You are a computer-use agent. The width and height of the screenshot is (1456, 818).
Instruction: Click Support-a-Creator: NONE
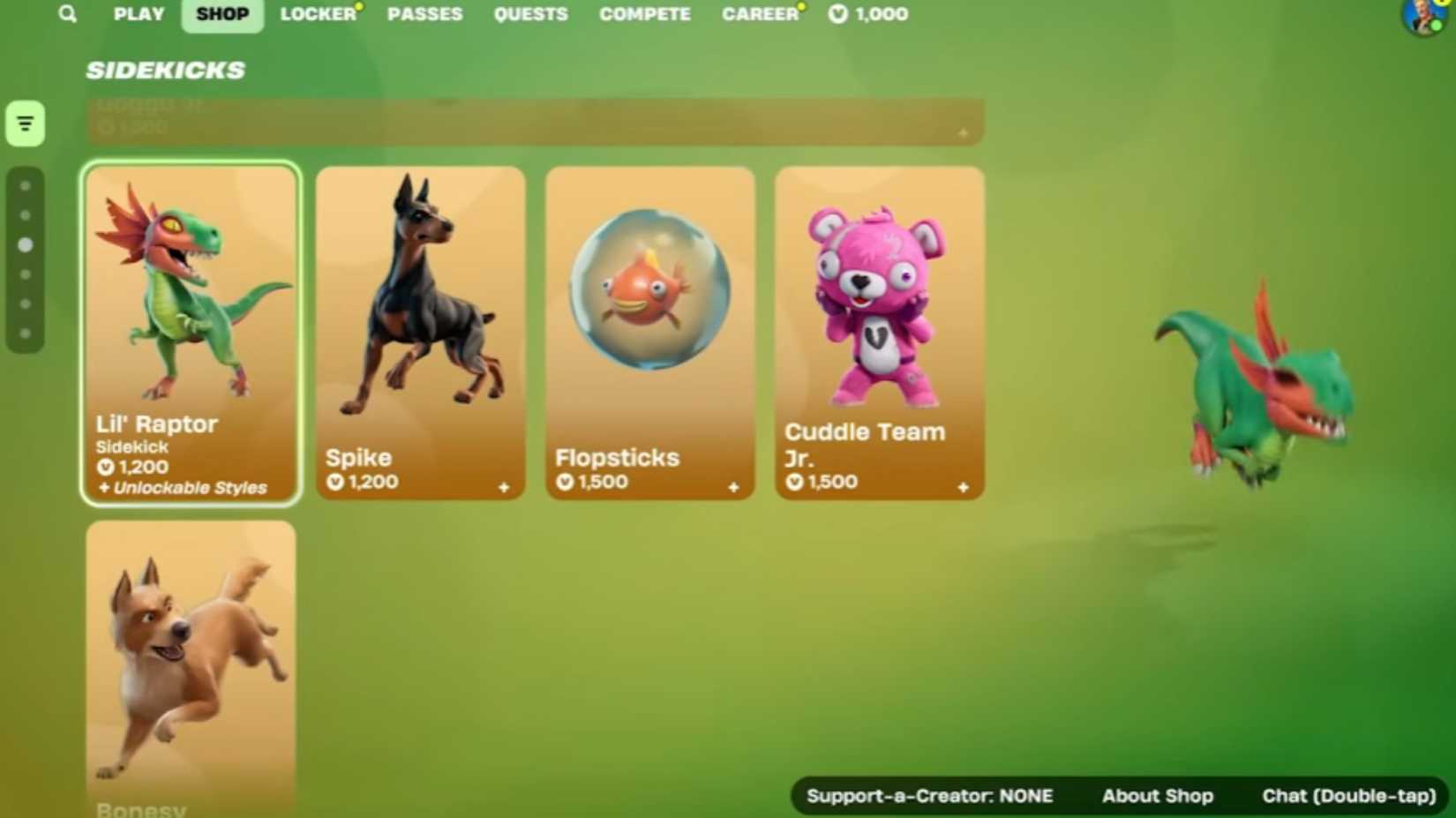tap(930, 795)
